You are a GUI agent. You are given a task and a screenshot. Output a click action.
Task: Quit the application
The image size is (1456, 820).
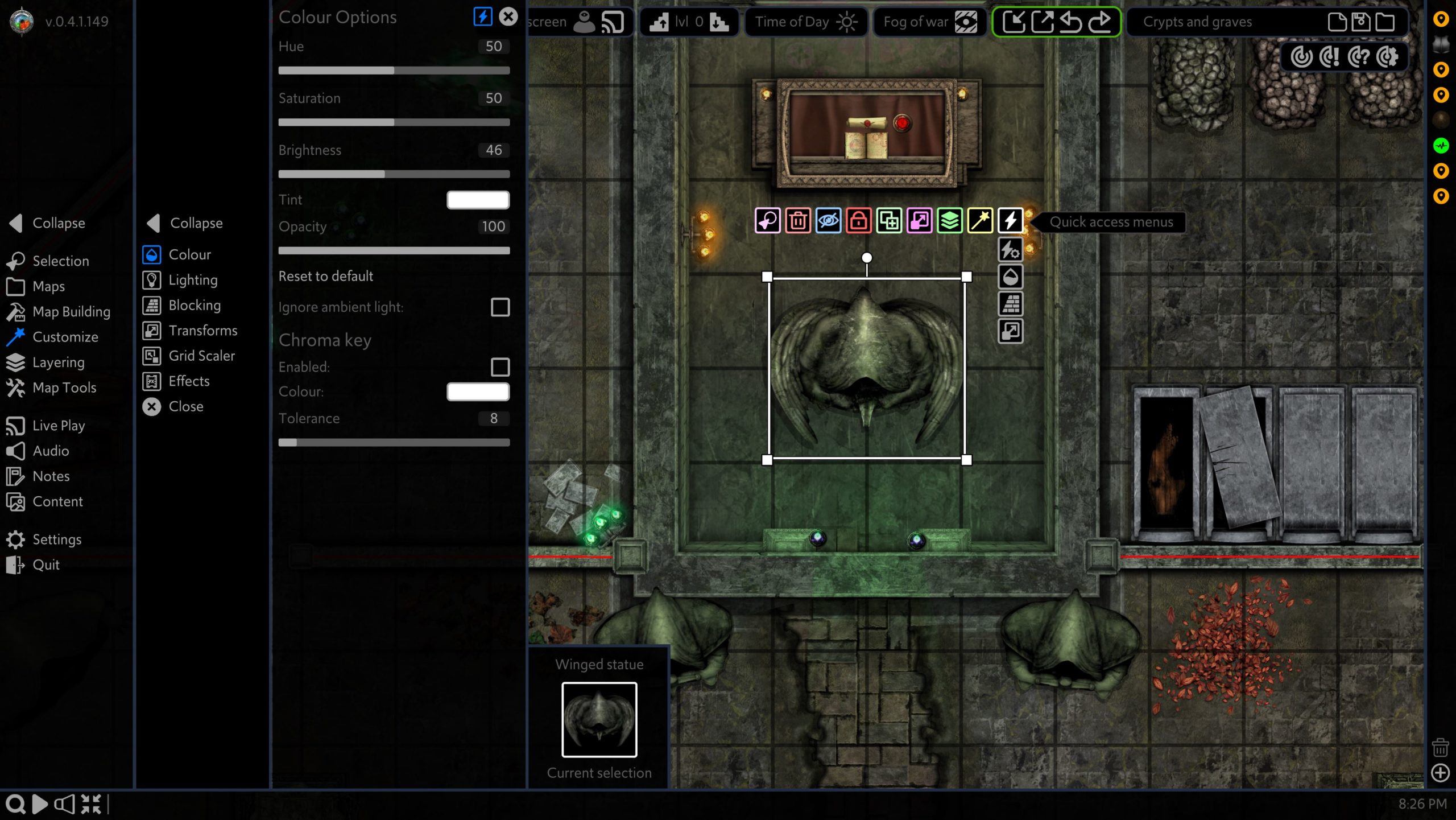45,564
